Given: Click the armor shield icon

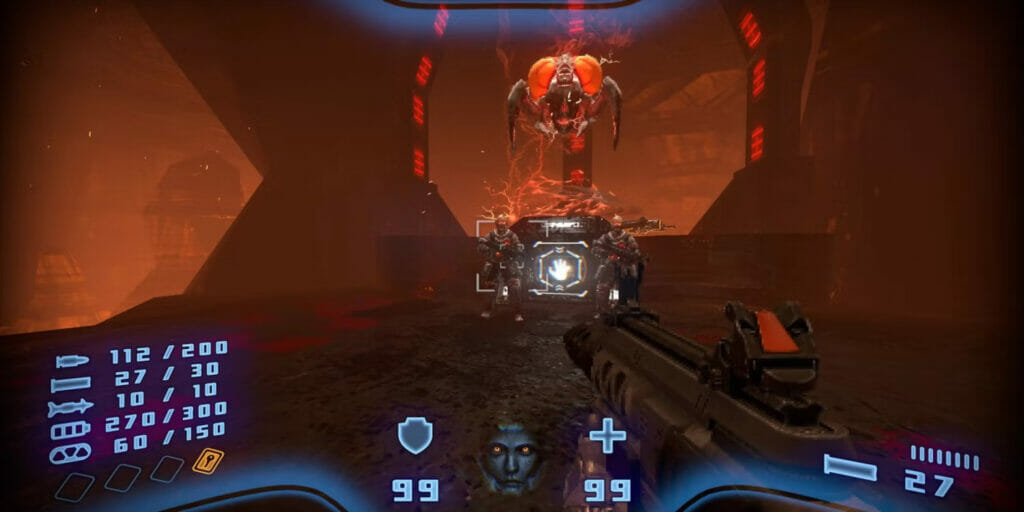Looking at the screenshot, I should pyautogui.click(x=415, y=436).
